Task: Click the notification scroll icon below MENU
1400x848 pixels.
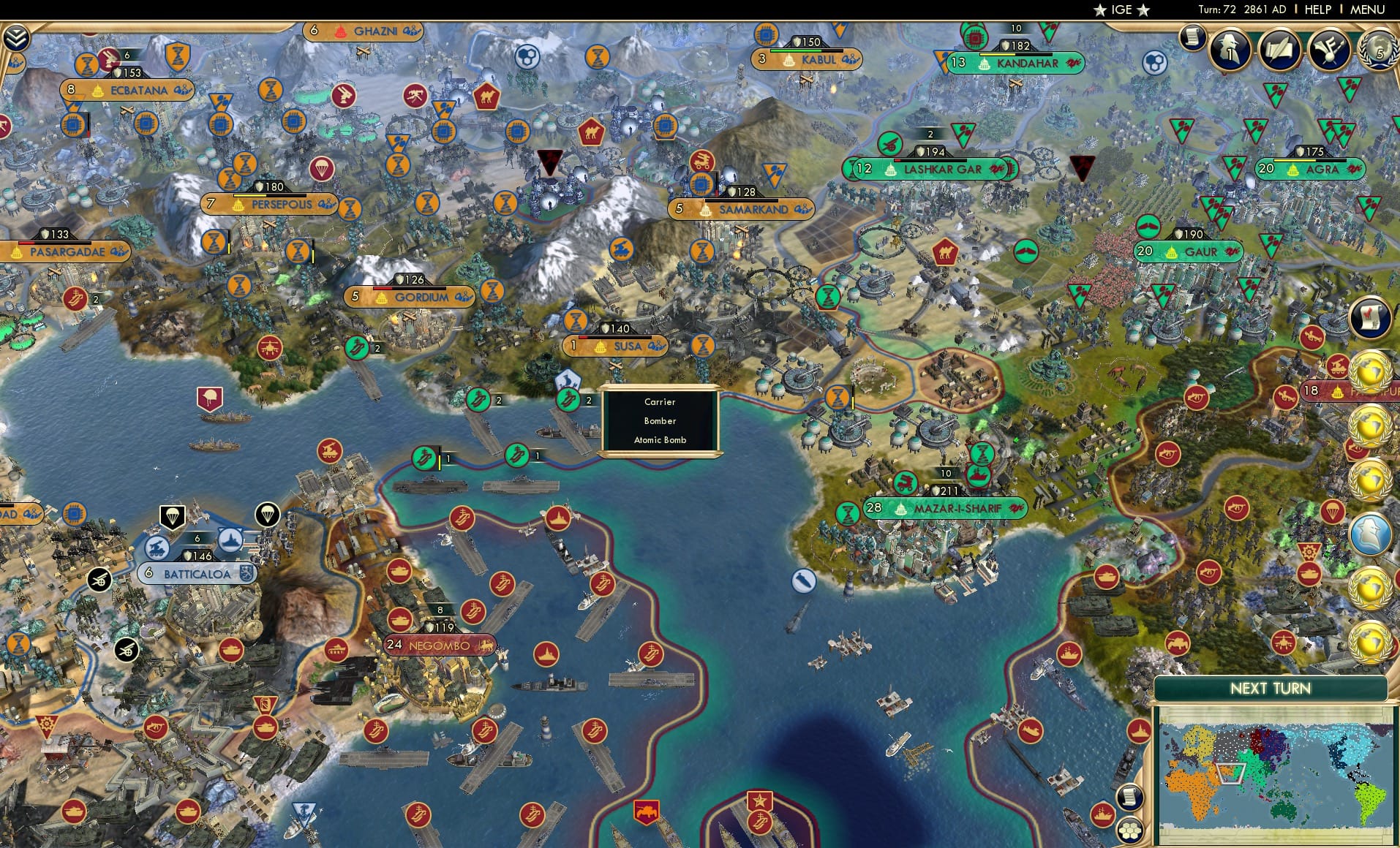Action: tap(1192, 38)
